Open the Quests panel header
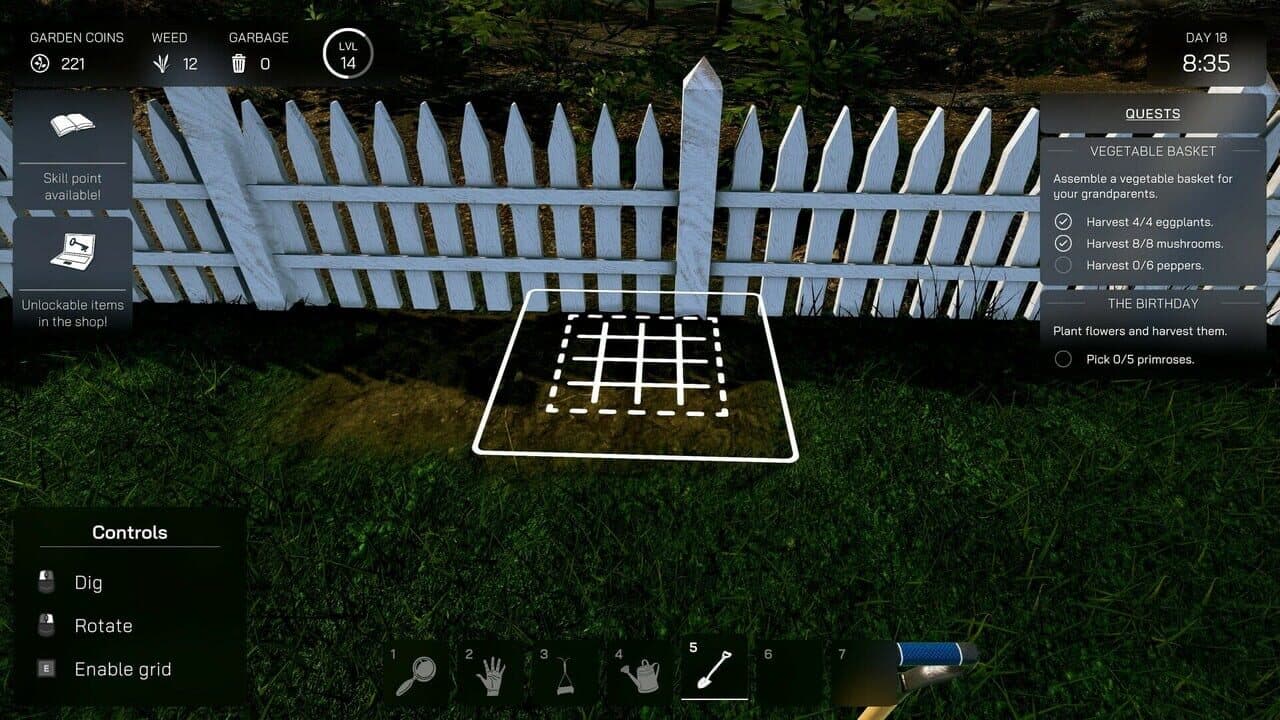The width and height of the screenshot is (1280, 720). click(x=1152, y=113)
